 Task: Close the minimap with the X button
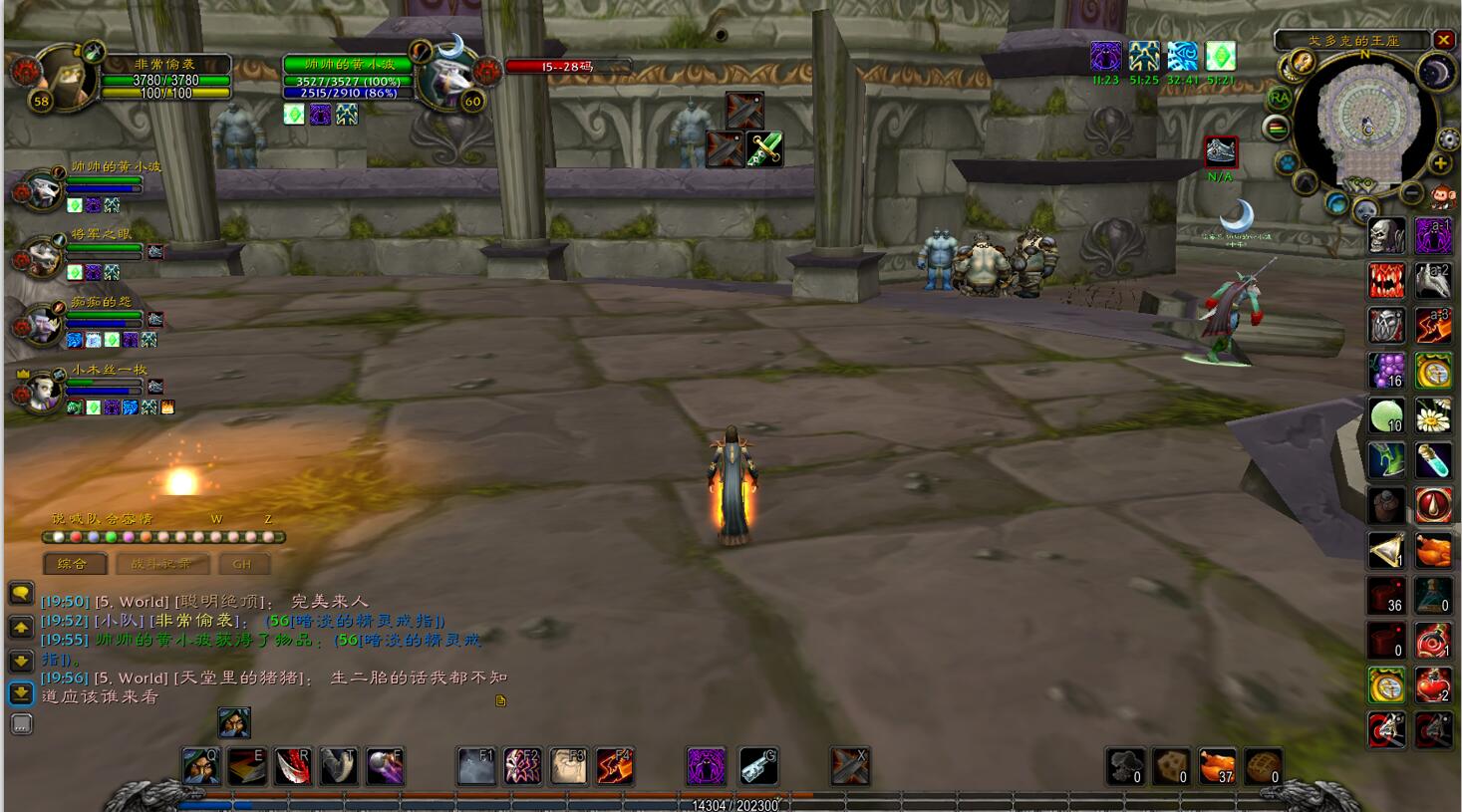click(1444, 40)
